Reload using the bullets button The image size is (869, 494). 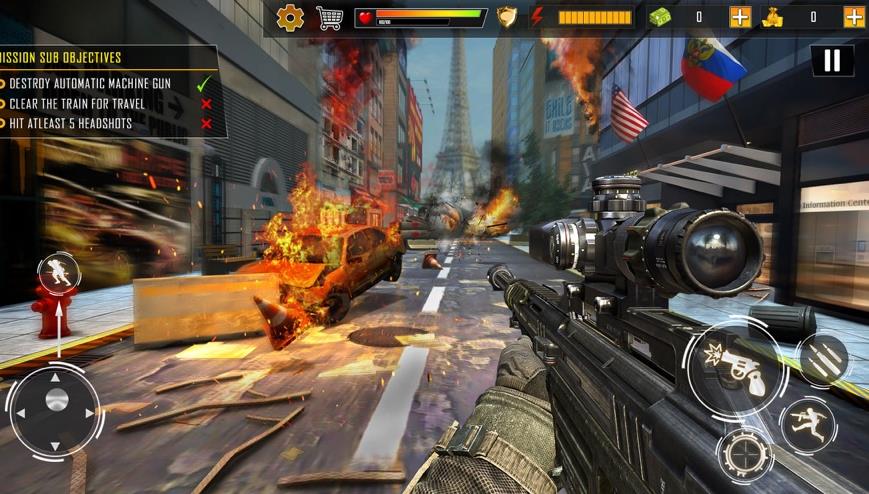pos(825,361)
